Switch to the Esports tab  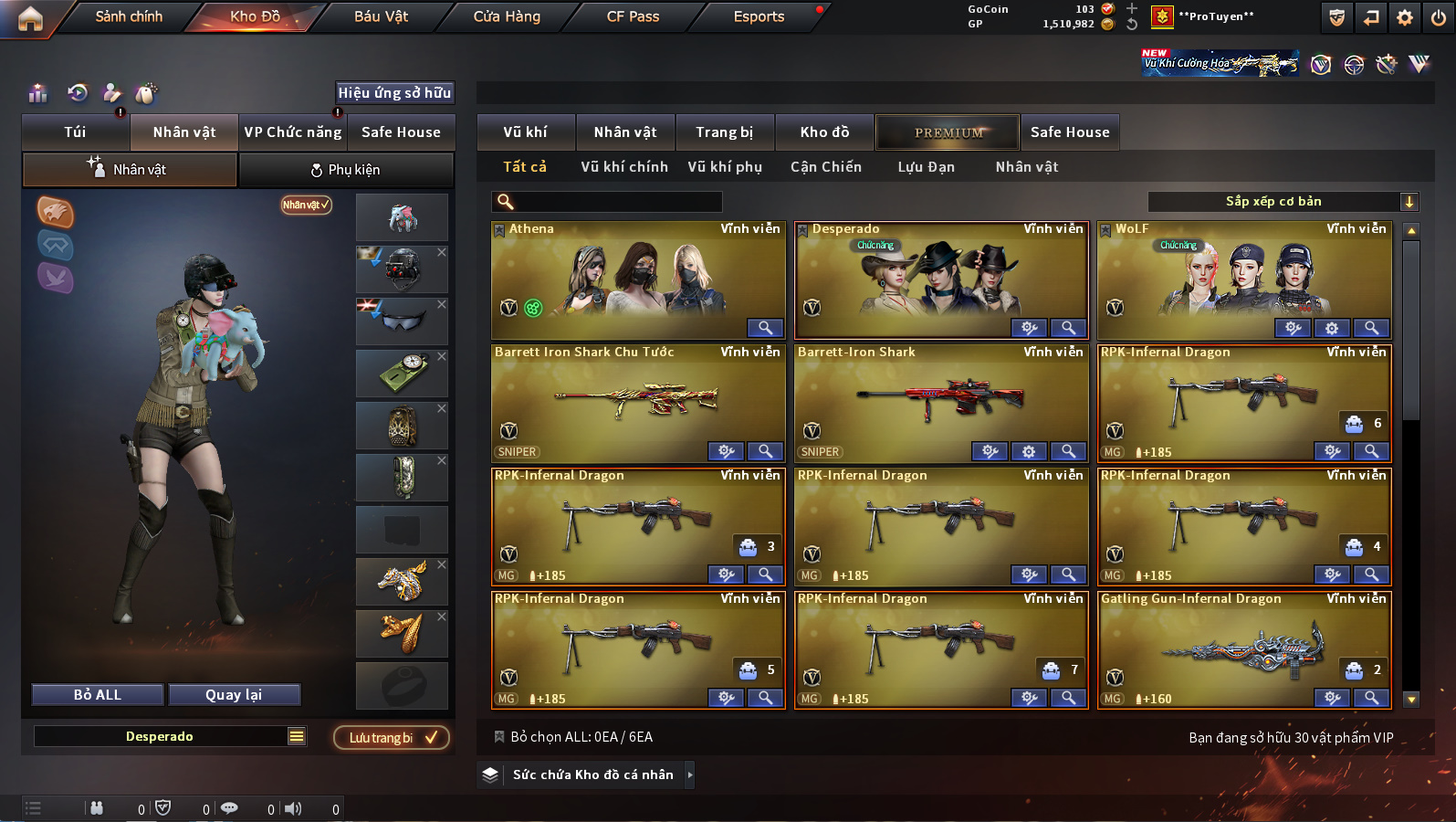pyautogui.click(x=759, y=16)
